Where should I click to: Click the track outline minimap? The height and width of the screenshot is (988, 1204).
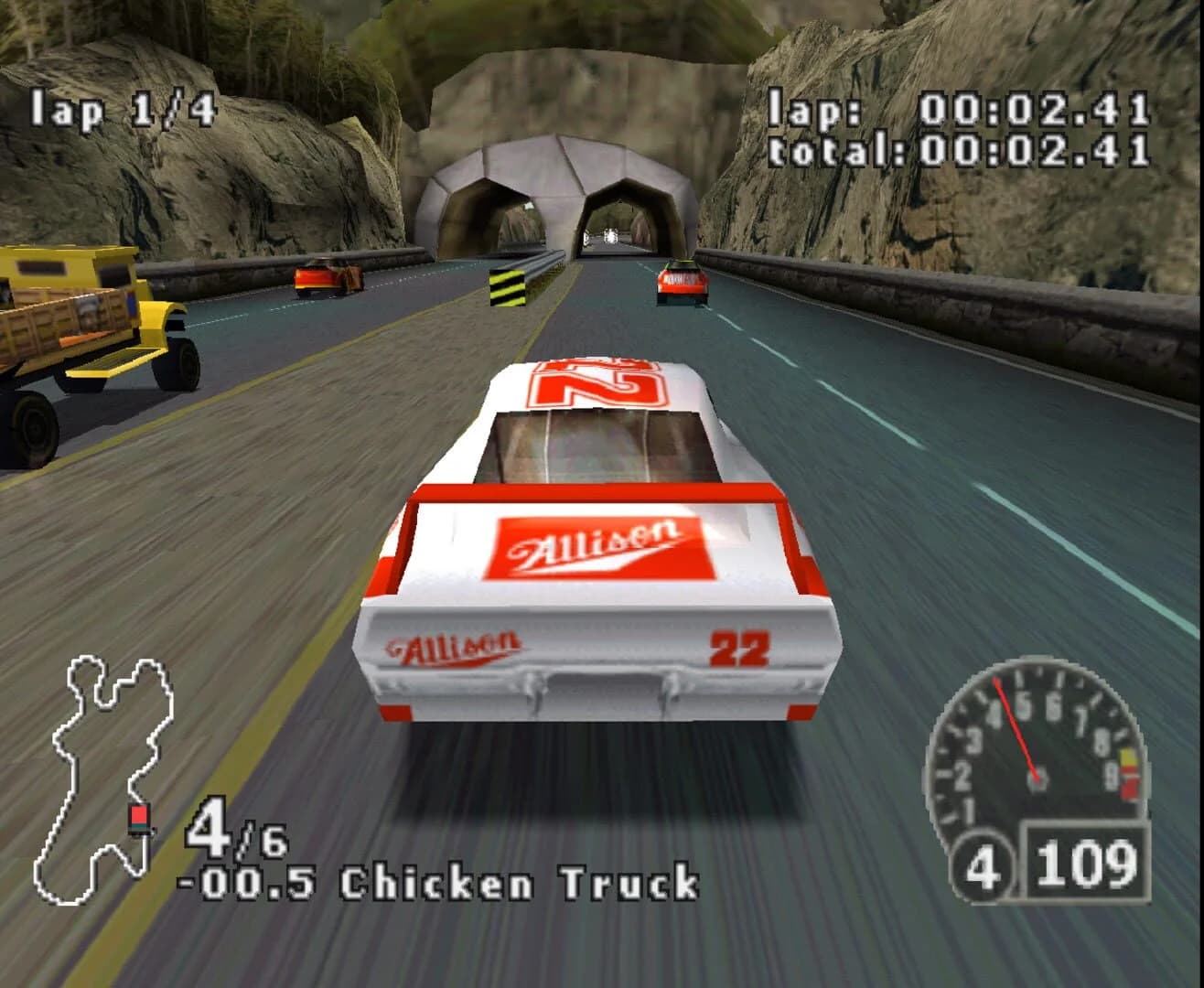pyautogui.click(x=110, y=768)
